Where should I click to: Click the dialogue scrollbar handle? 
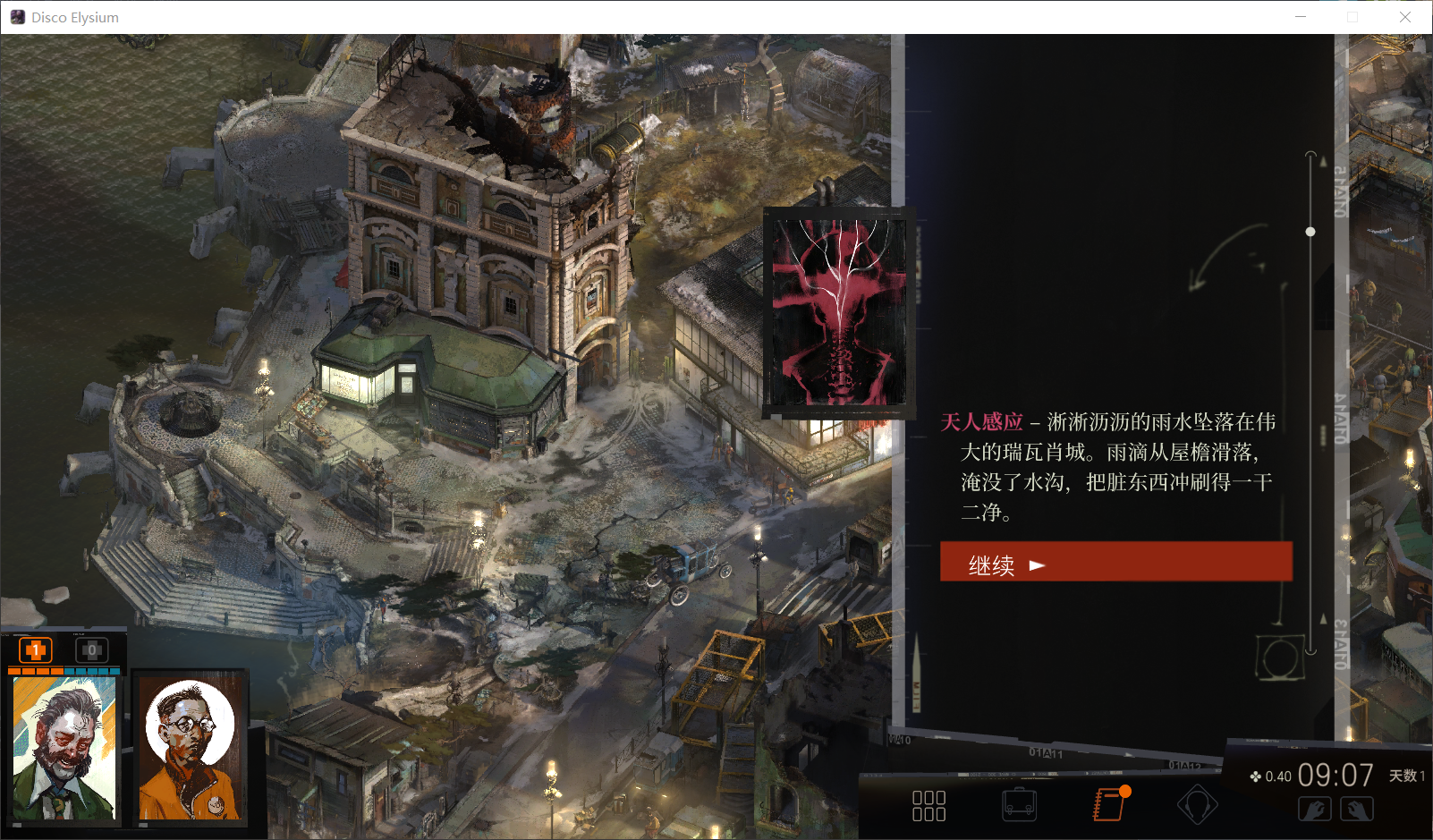(1310, 232)
